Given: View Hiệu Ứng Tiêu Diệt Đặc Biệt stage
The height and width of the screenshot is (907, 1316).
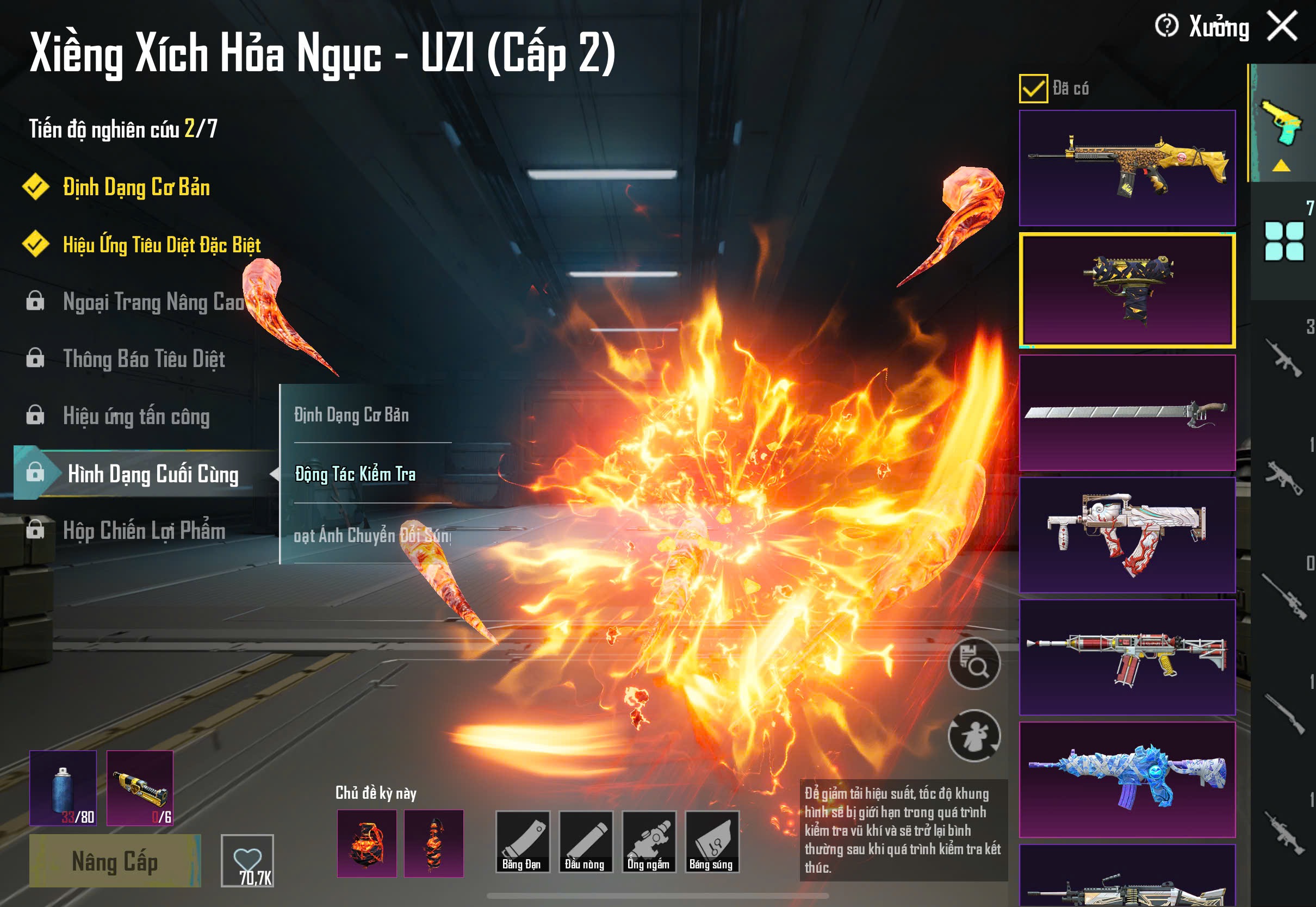Looking at the screenshot, I should tap(162, 244).
